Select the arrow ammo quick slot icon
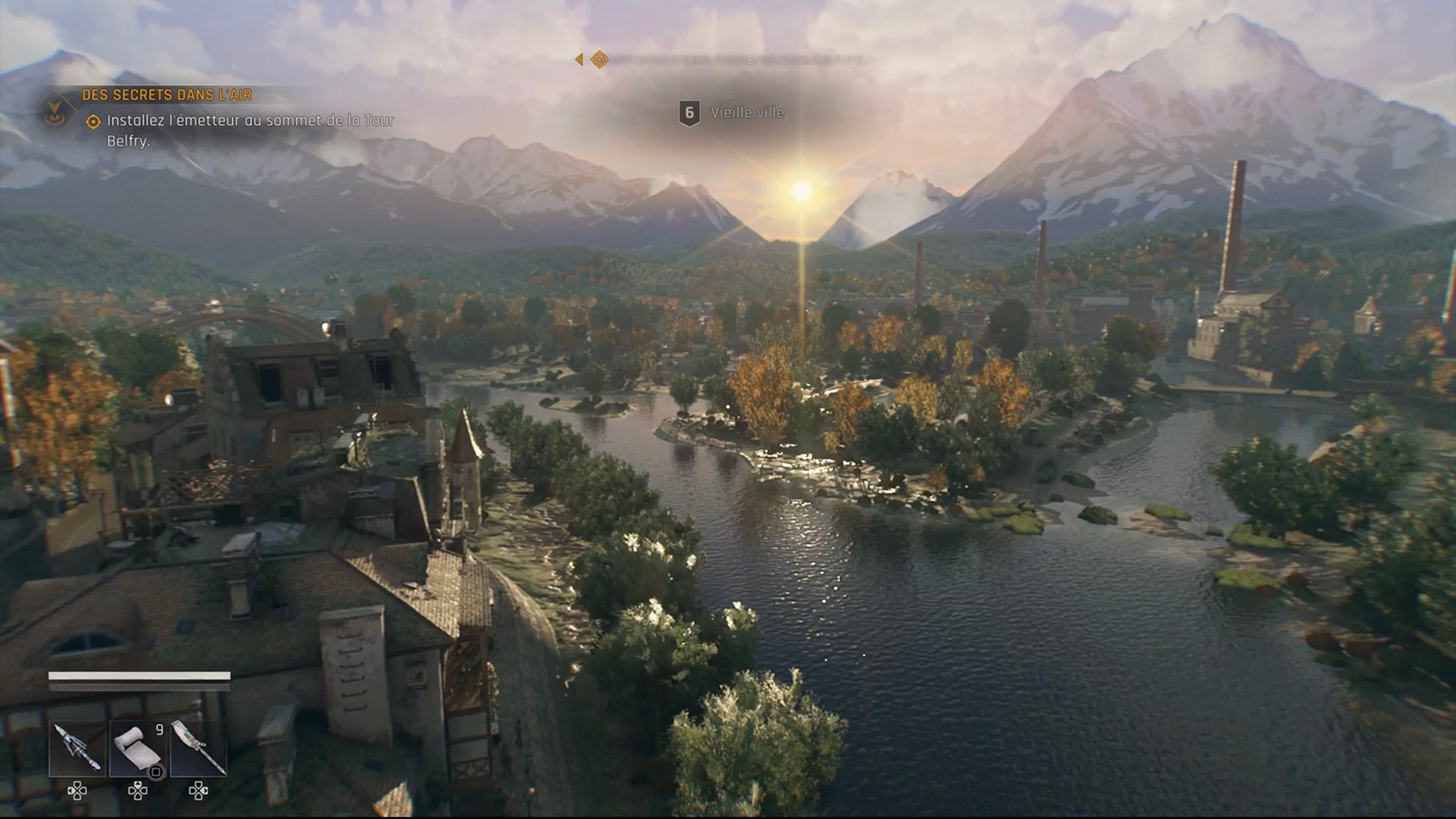The width and height of the screenshot is (1456, 819). coord(77,748)
